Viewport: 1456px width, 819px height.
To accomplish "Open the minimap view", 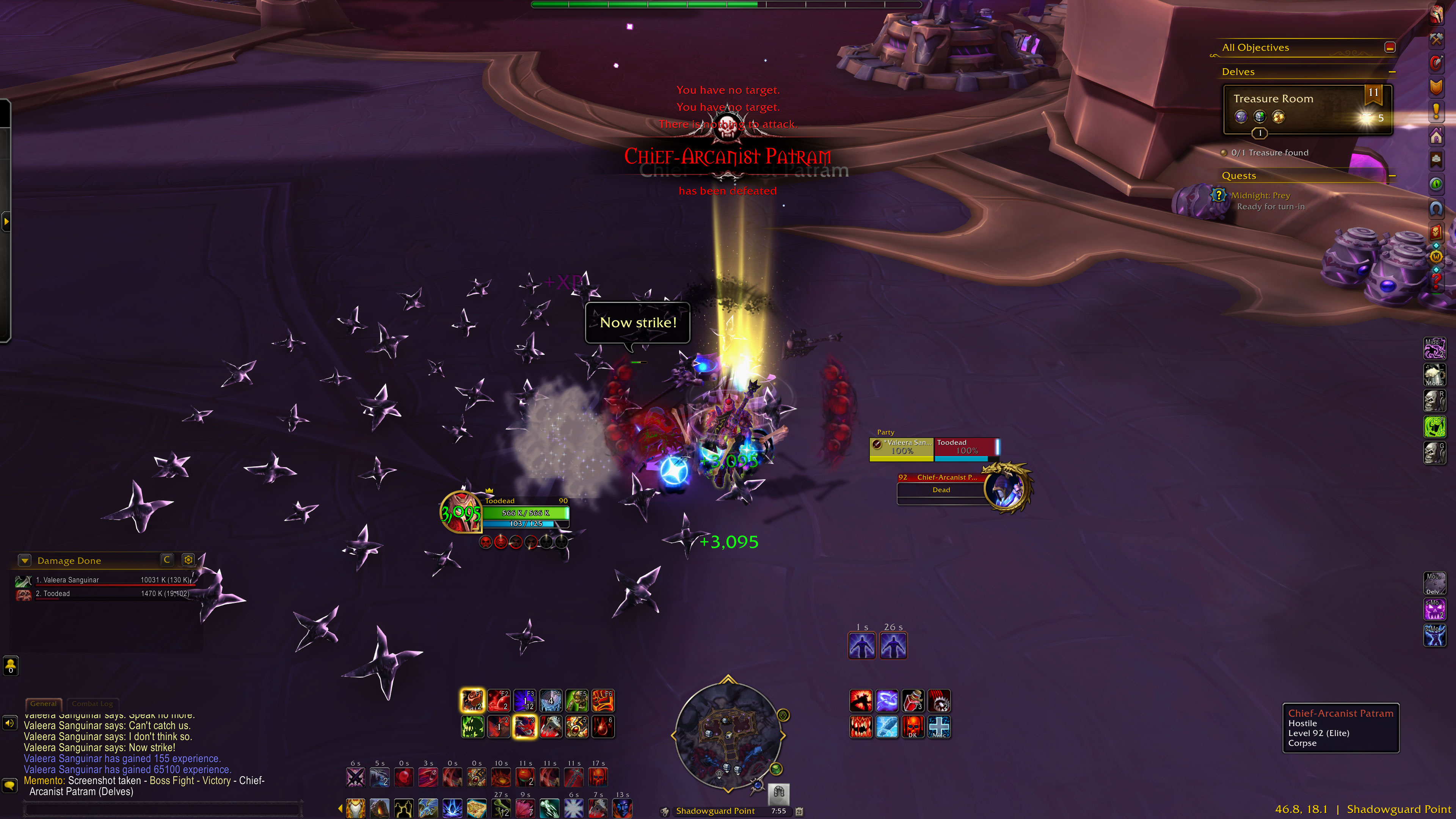I will tap(728, 735).
